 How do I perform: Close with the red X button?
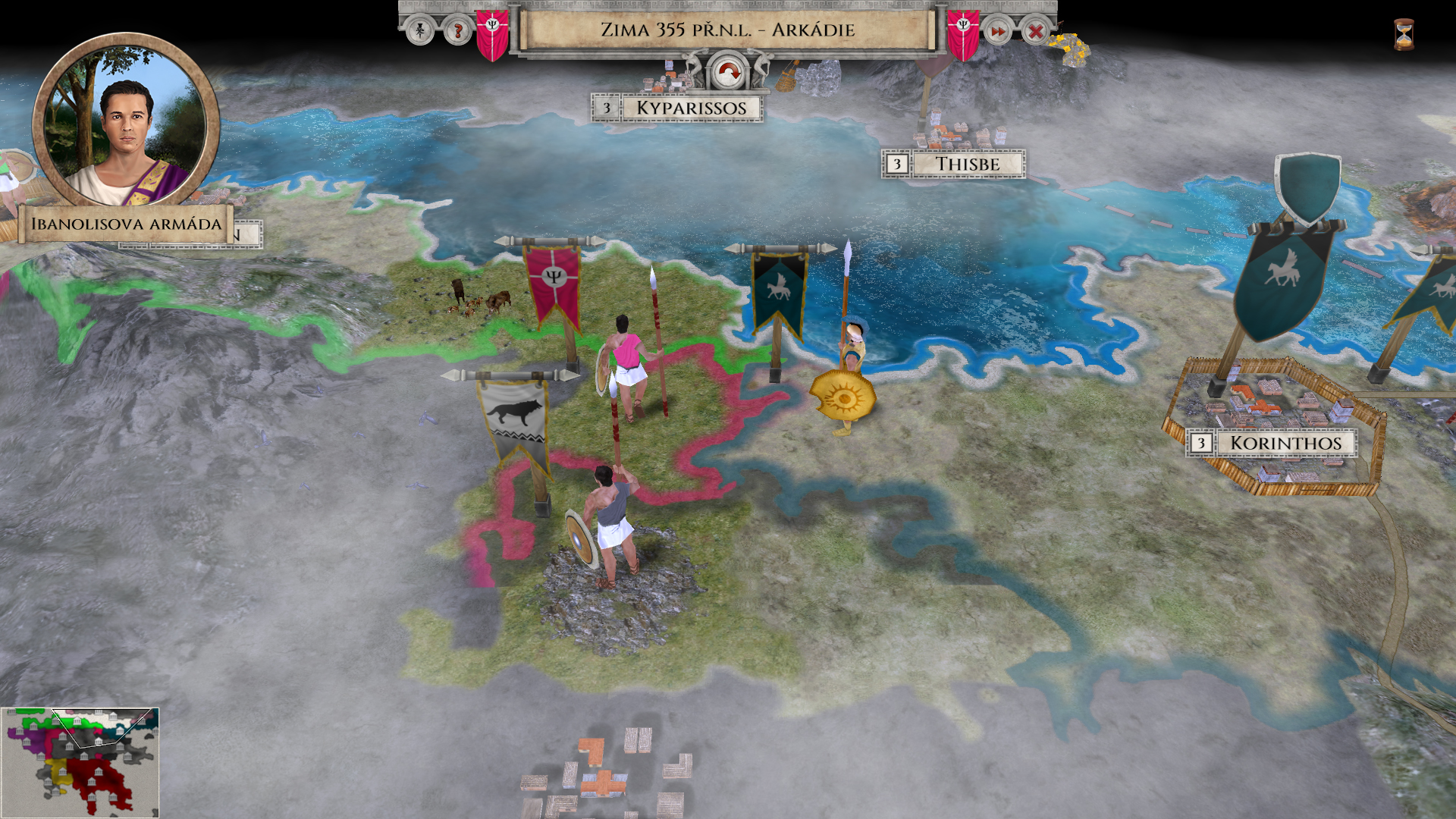1035,31
